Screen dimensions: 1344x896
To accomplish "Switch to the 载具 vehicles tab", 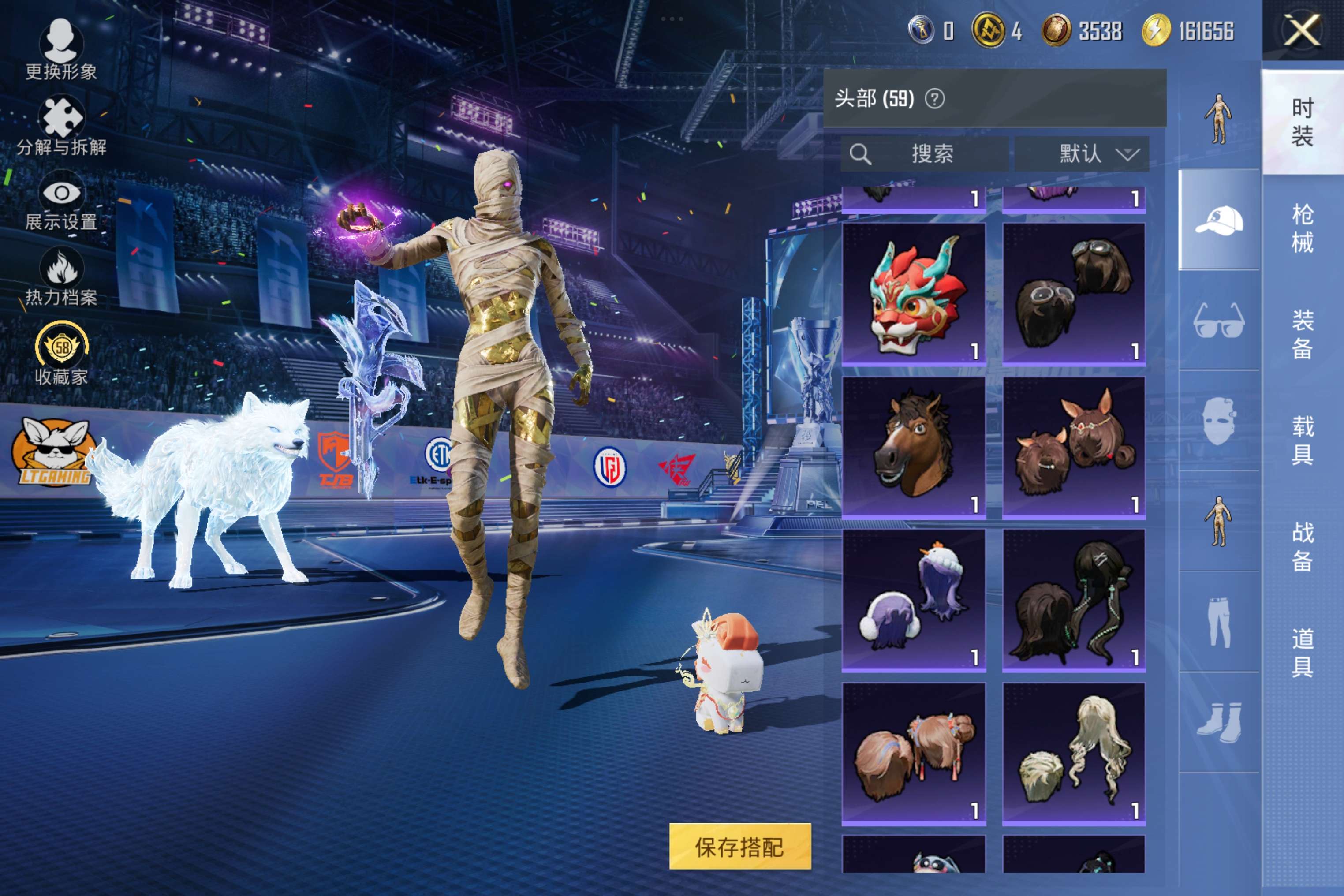I will click(x=1302, y=440).
